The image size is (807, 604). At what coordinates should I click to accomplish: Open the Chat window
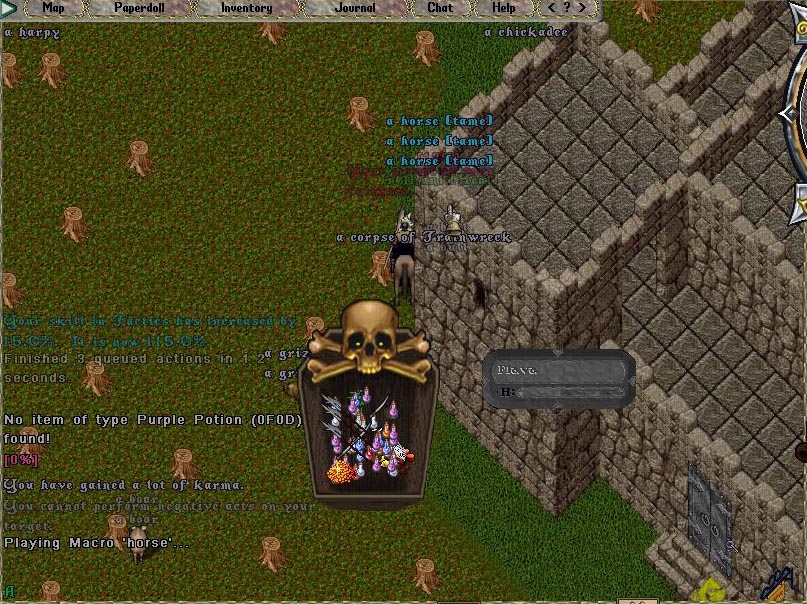(440, 8)
